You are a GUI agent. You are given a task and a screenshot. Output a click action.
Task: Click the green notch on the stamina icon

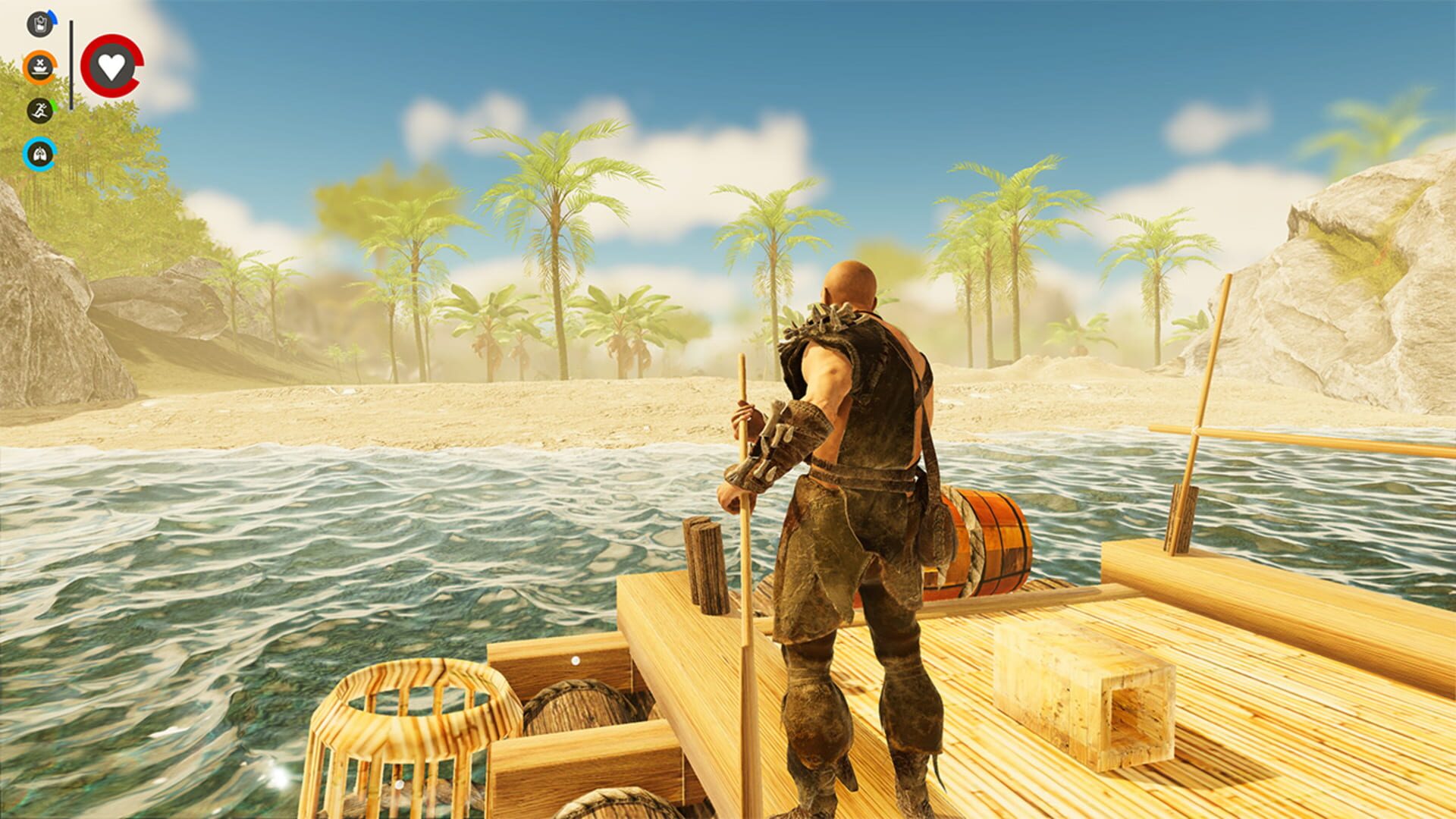point(54,105)
